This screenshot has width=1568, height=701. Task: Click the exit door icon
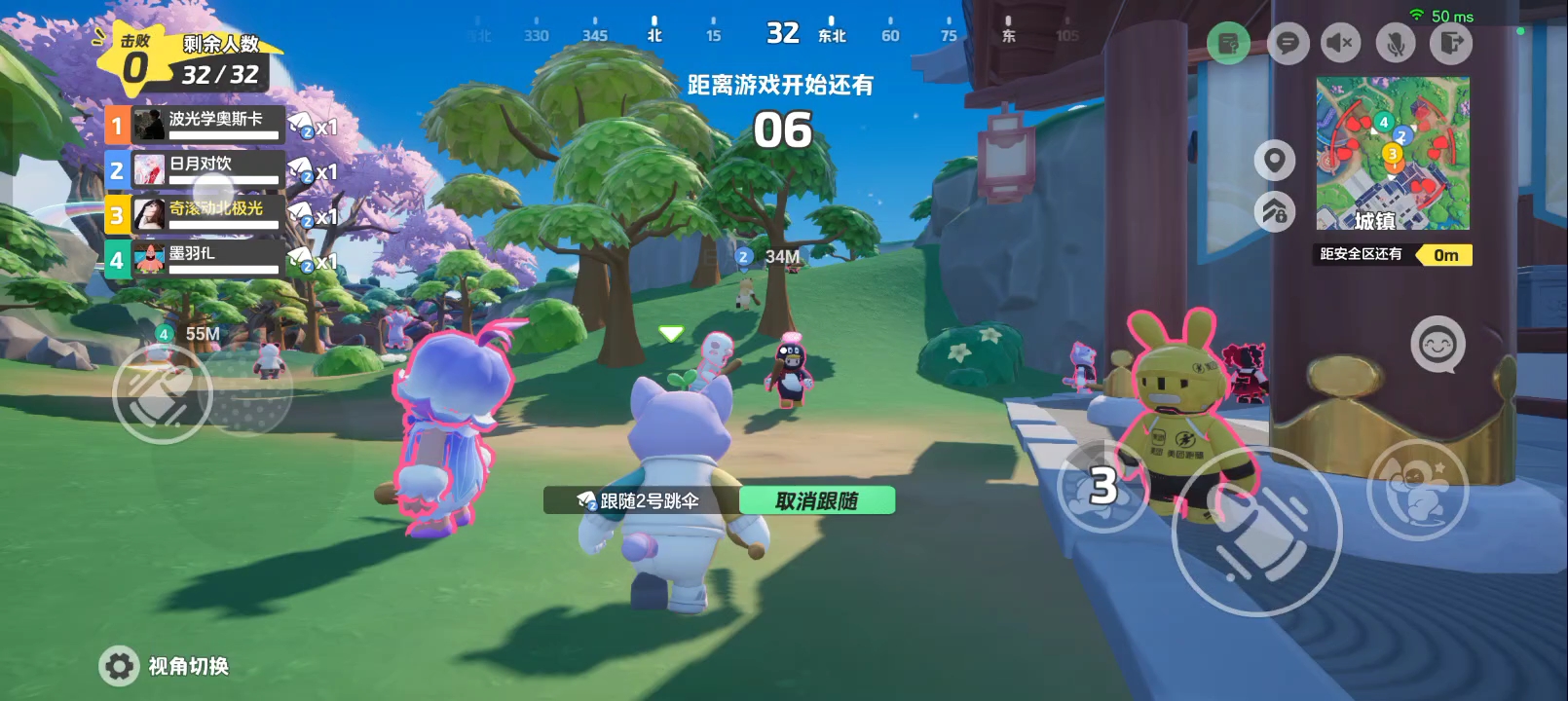(1448, 44)
